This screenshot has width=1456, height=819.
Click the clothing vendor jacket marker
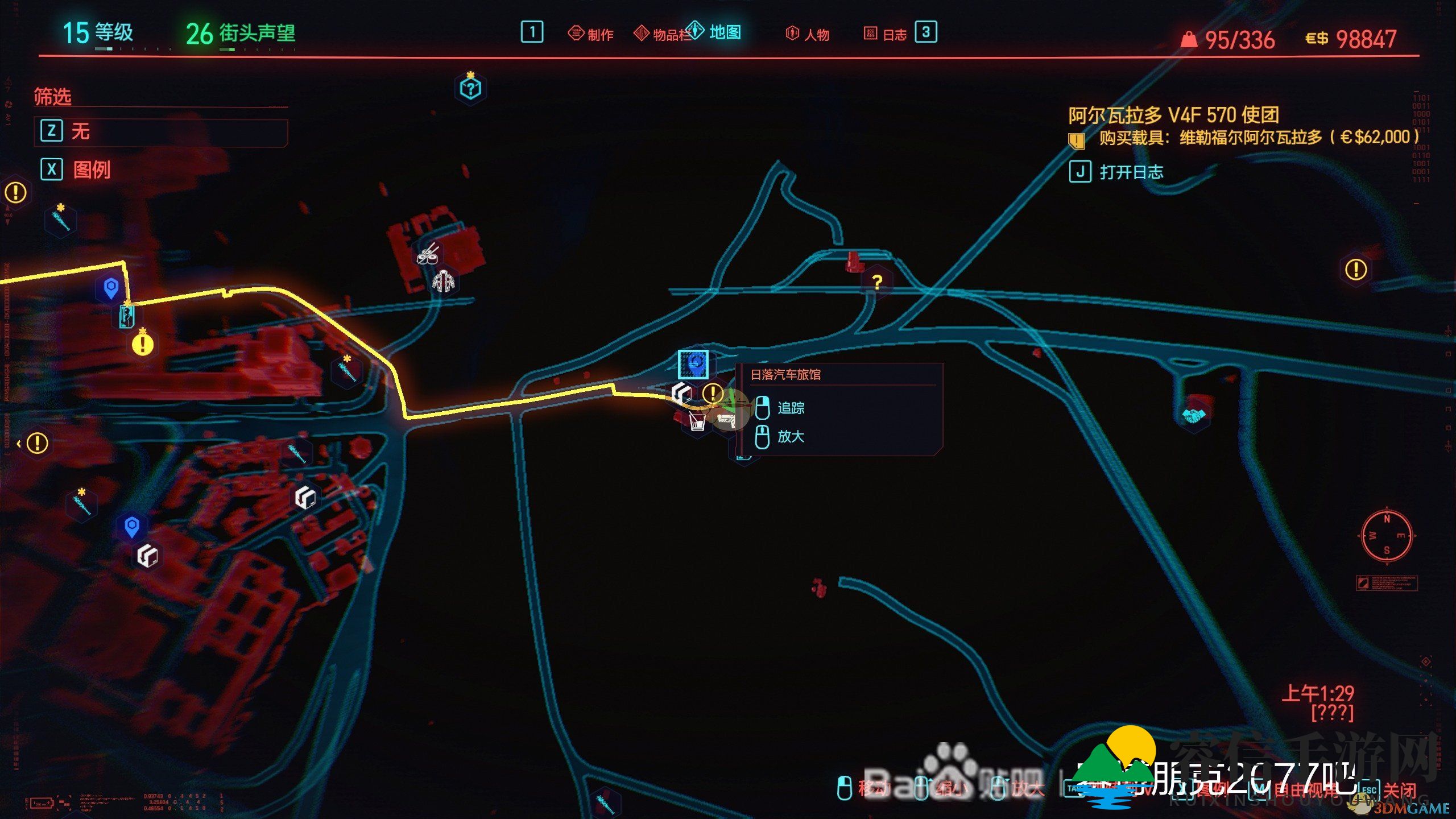point(443,282)
